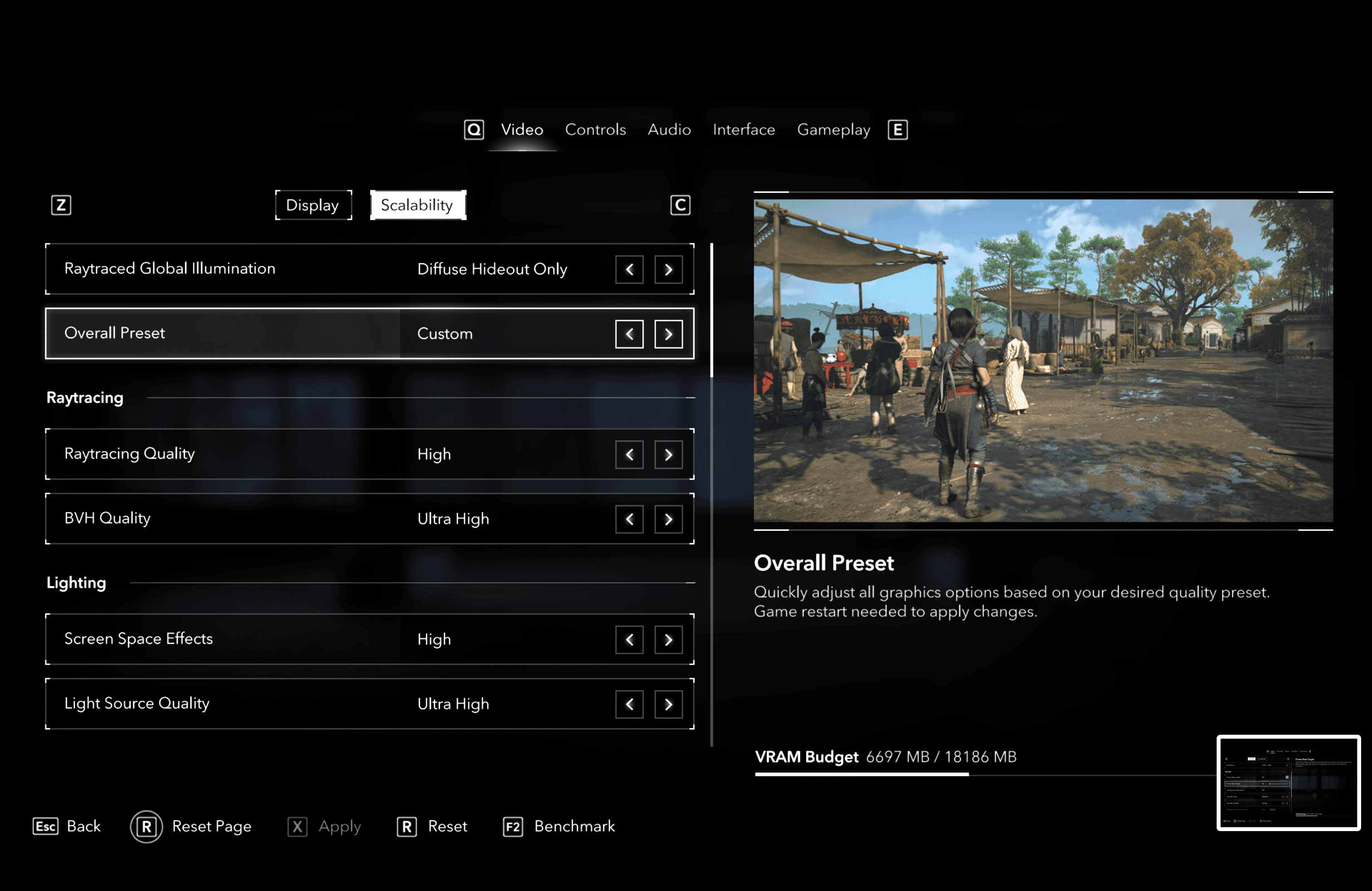Screen dimensions: 1372x891
Task: Select the Gameplay tab
Action: pos(833,130)
